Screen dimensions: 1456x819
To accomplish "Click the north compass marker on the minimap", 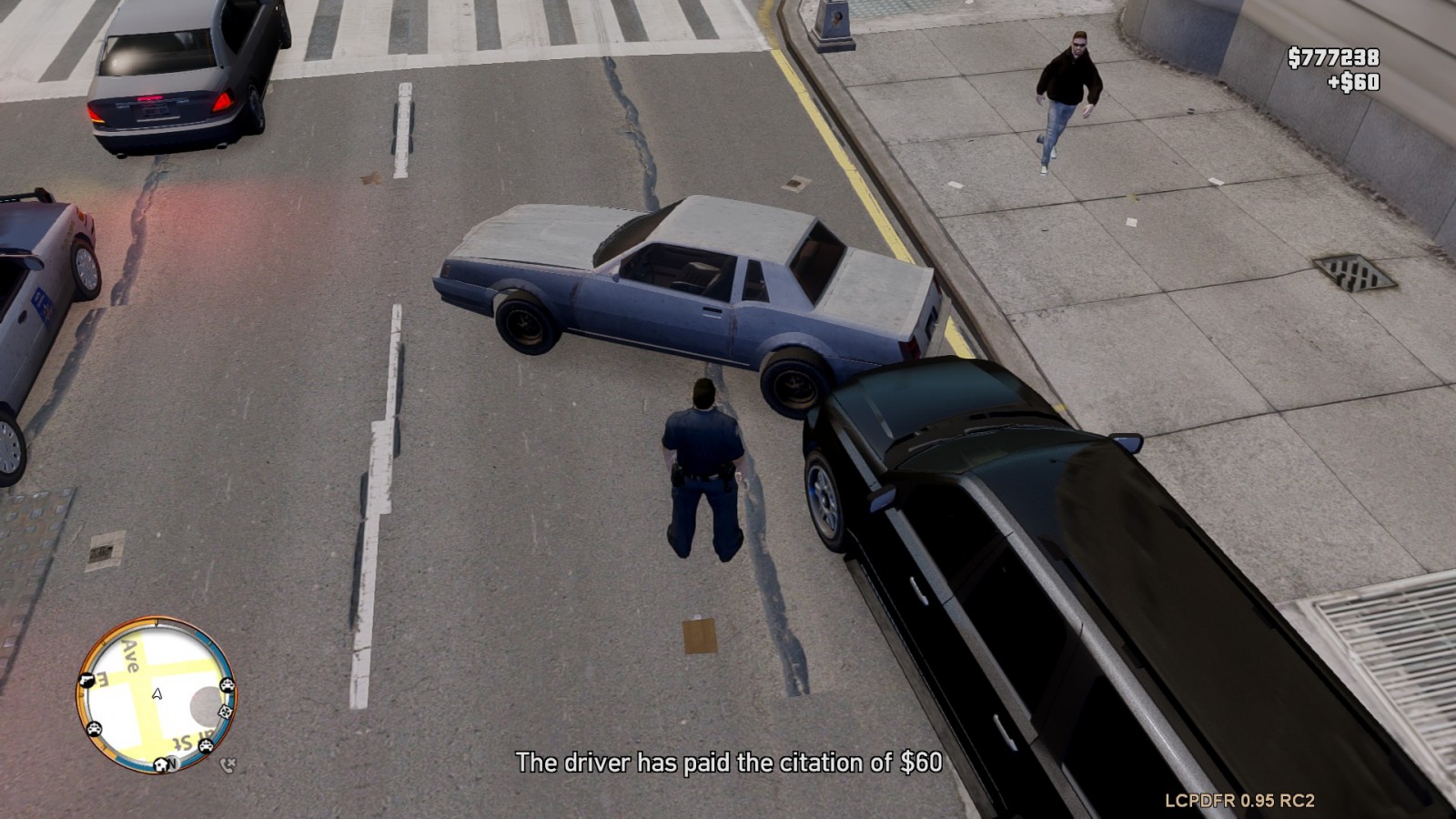I will (x=173, y=764).
